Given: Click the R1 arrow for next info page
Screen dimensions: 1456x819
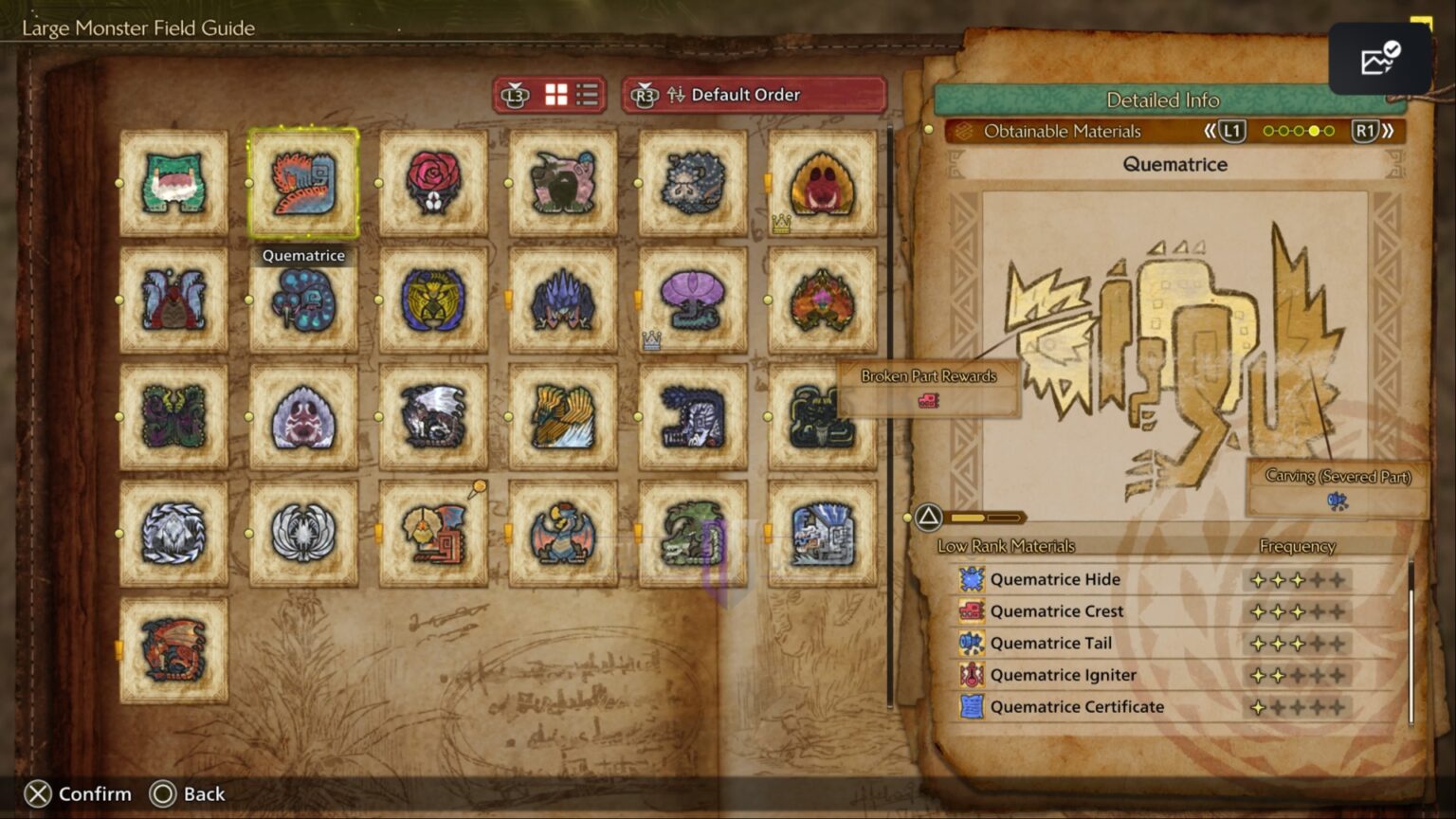Looking at the screenshot, I should click(1365, 132).
